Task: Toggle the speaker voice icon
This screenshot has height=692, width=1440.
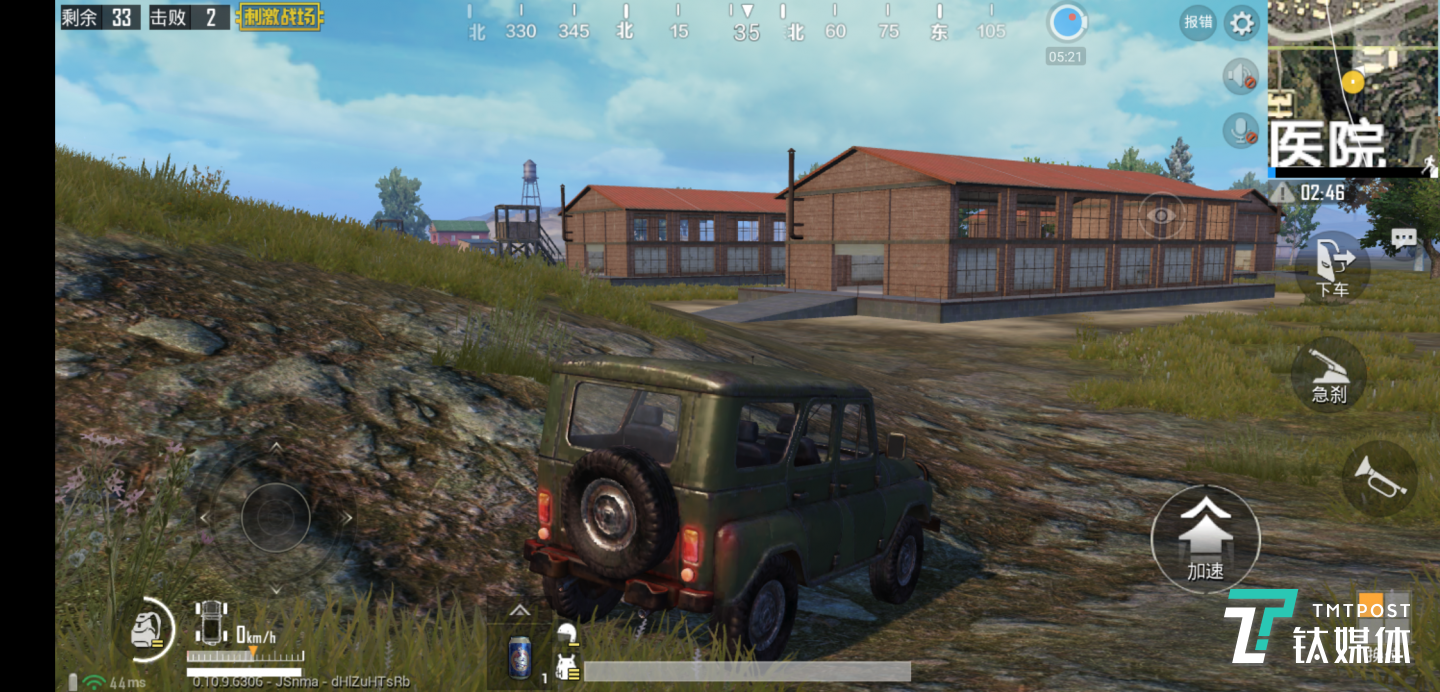Action: 1241,77
